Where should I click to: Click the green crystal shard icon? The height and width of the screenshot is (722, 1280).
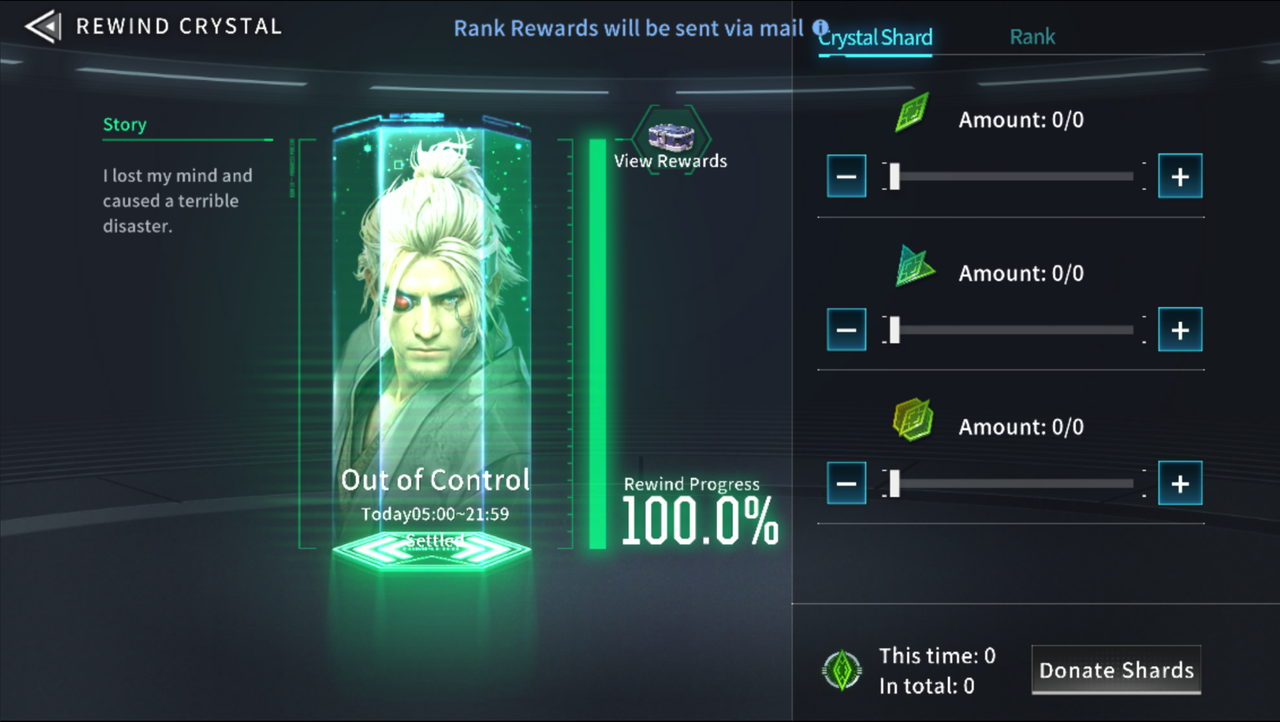point(911,112)
